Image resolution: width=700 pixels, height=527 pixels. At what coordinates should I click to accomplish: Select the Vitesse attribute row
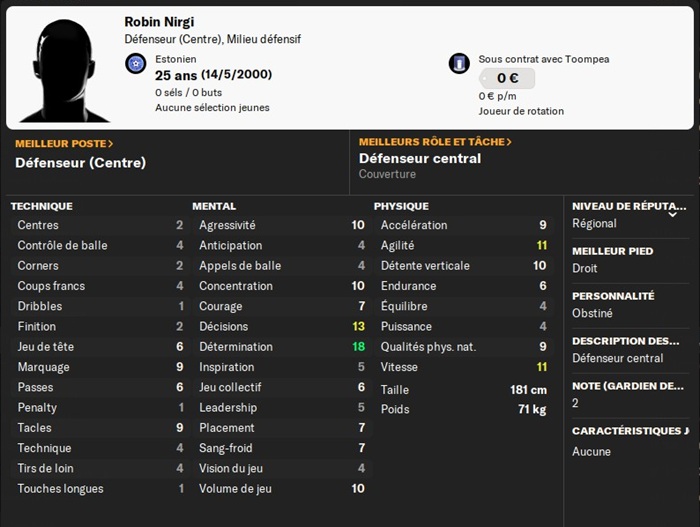point(463,367)
